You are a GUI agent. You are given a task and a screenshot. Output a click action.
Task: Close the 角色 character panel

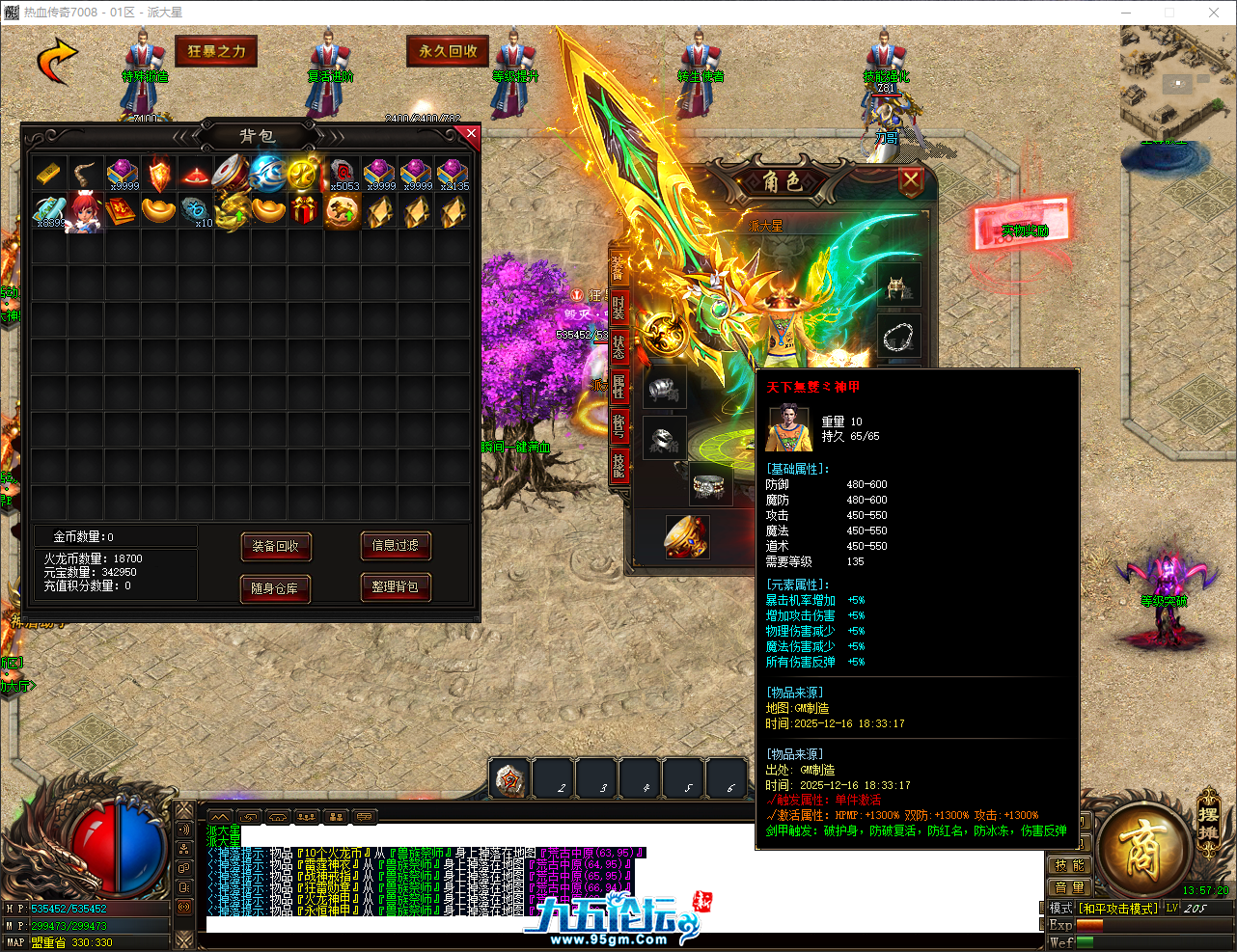click(910, 180)
